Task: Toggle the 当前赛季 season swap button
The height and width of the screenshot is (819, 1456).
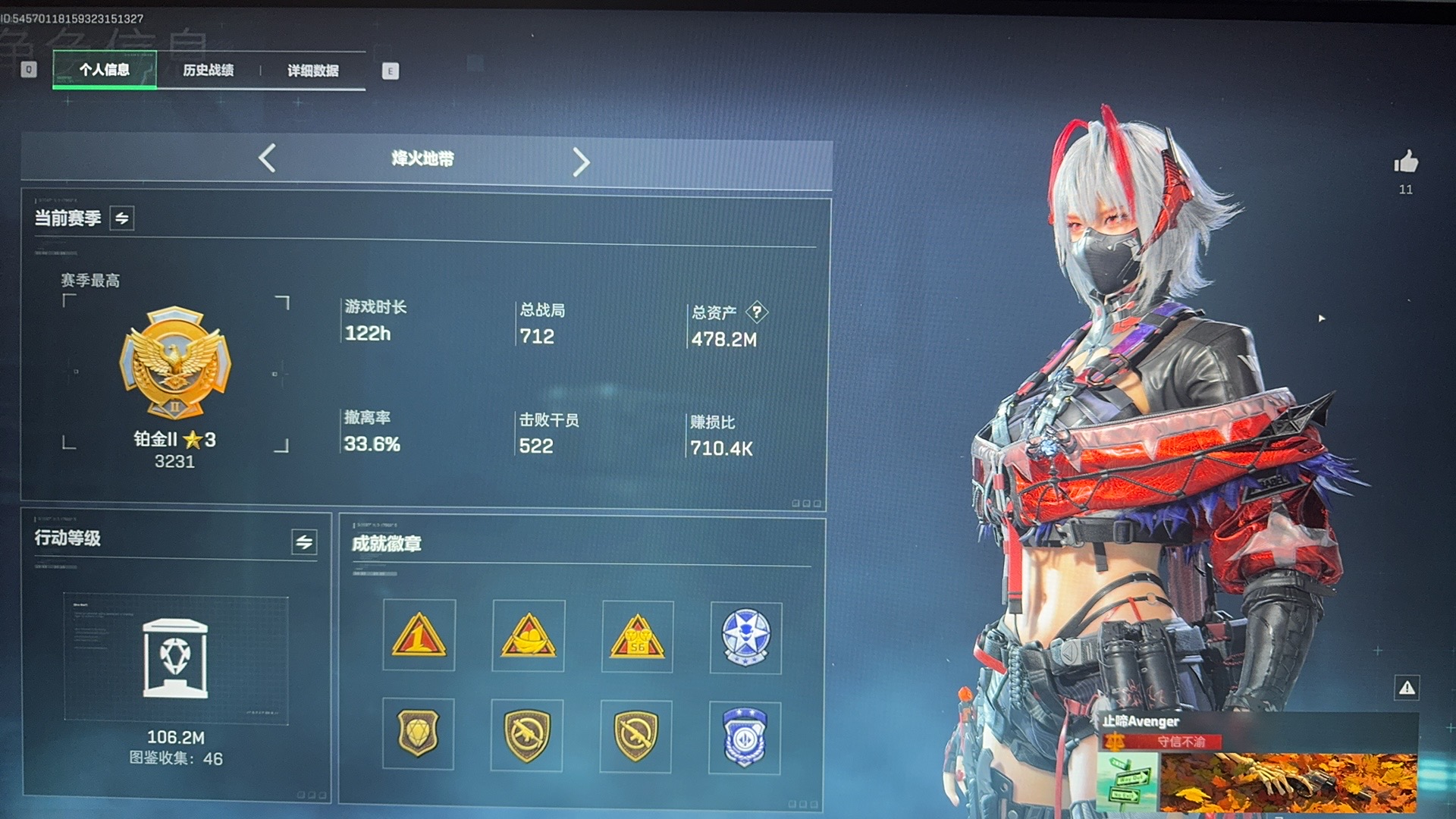Action: (x=122, y=218)
